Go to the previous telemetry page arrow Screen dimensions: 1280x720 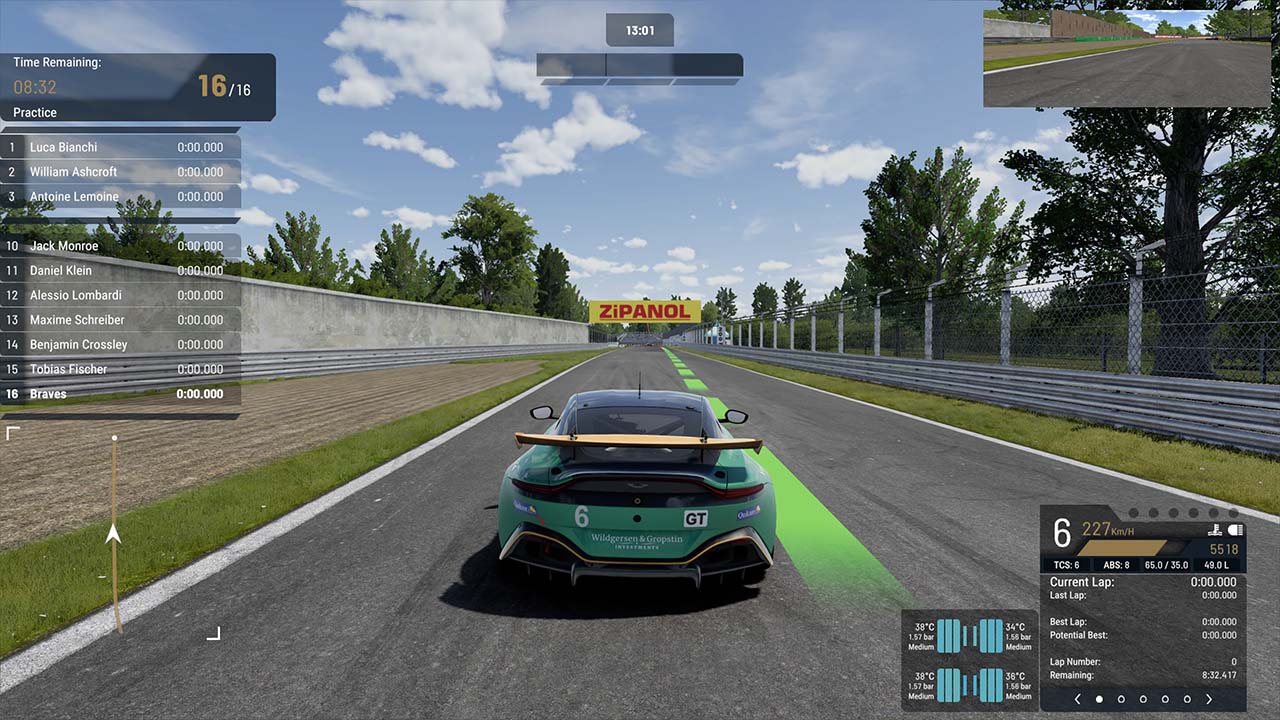coord(1077,699)
